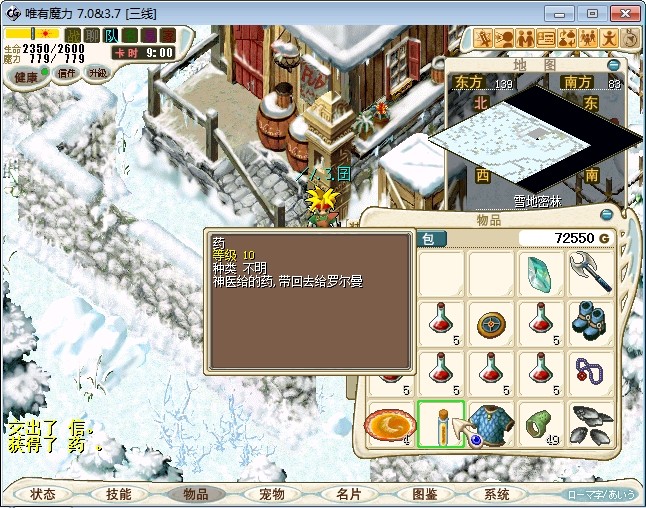This screenshot has width=646, height=508.
Task: Click the 健康 health button
Action: (x=27, y=76)
